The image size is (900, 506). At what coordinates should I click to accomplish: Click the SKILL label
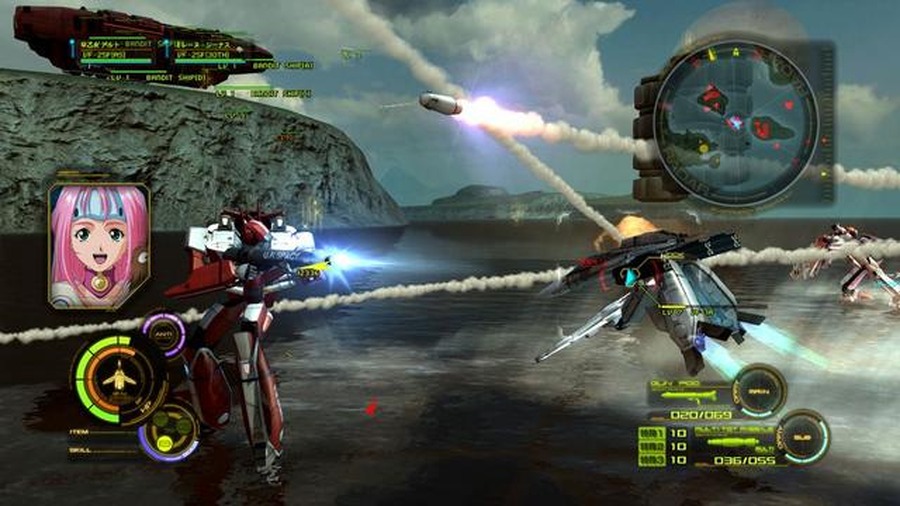point(81,451)
